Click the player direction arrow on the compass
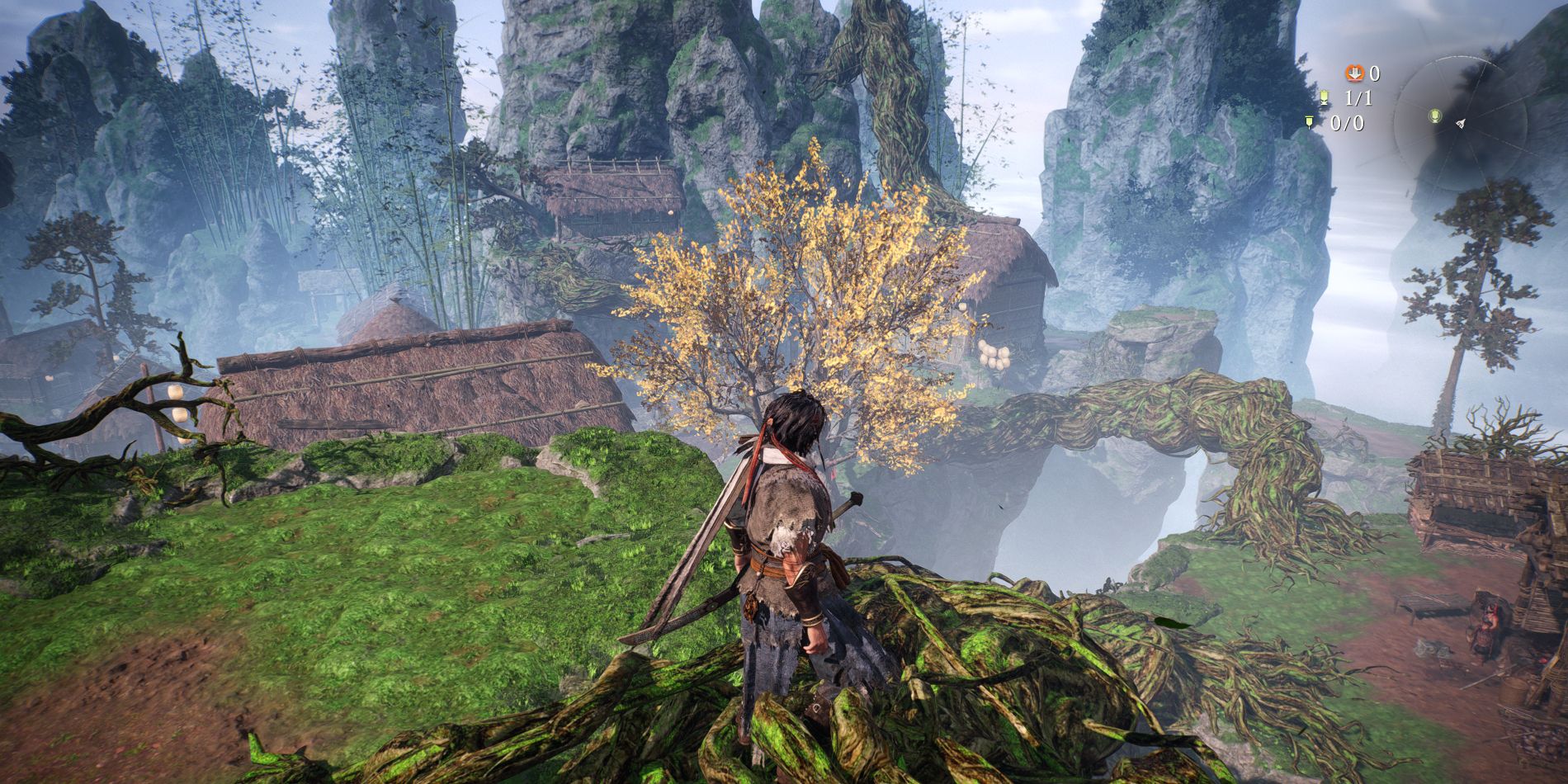The width and height of the screenshot is (1568, 784). click(1461, 125)
